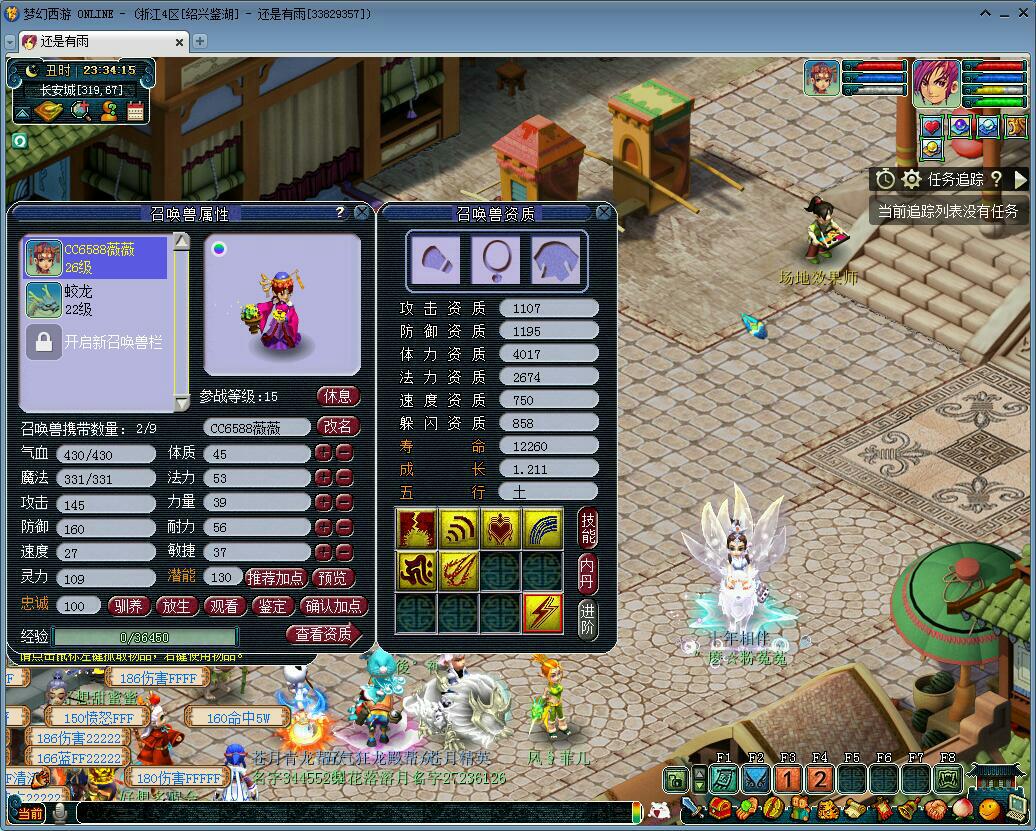This screenshot has width=1036, height=831.
Task: Click the 改名 rename button
Action: point(338,426)
